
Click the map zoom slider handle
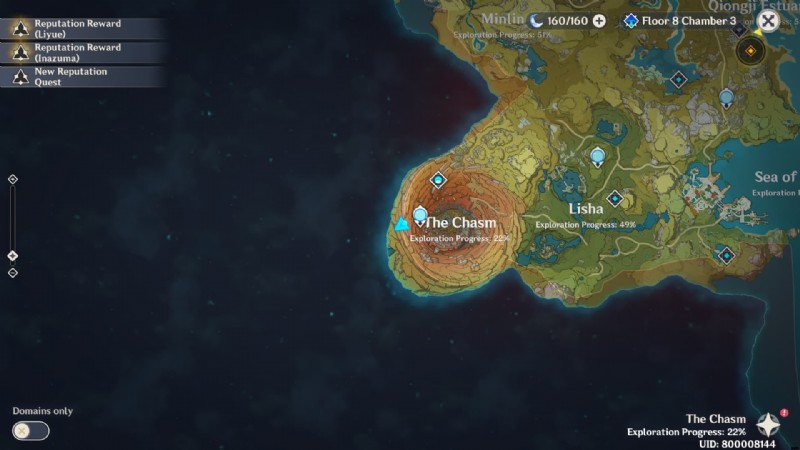click(x=12, y=255)
